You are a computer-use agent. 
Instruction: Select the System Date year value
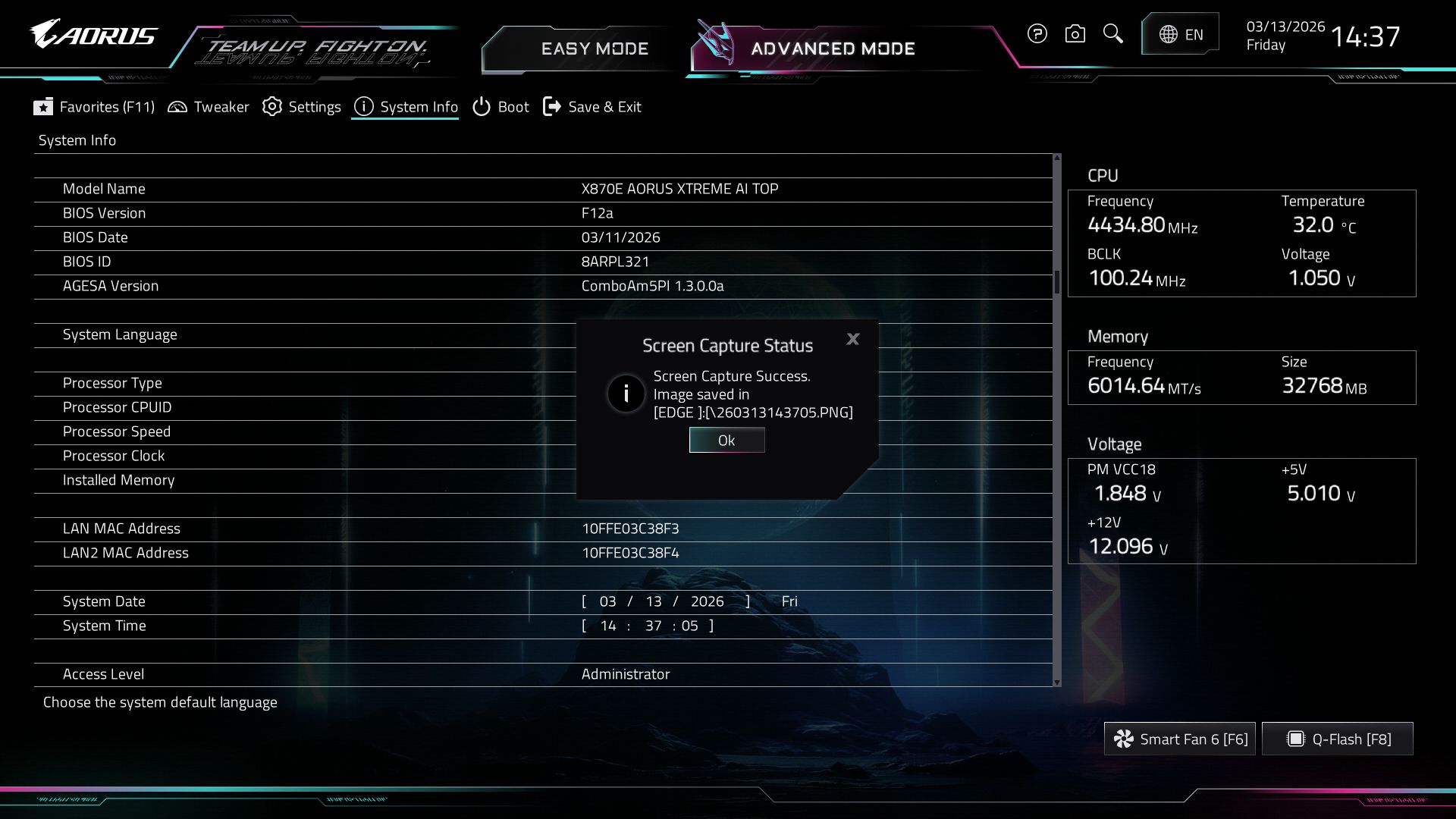point(707,601)
